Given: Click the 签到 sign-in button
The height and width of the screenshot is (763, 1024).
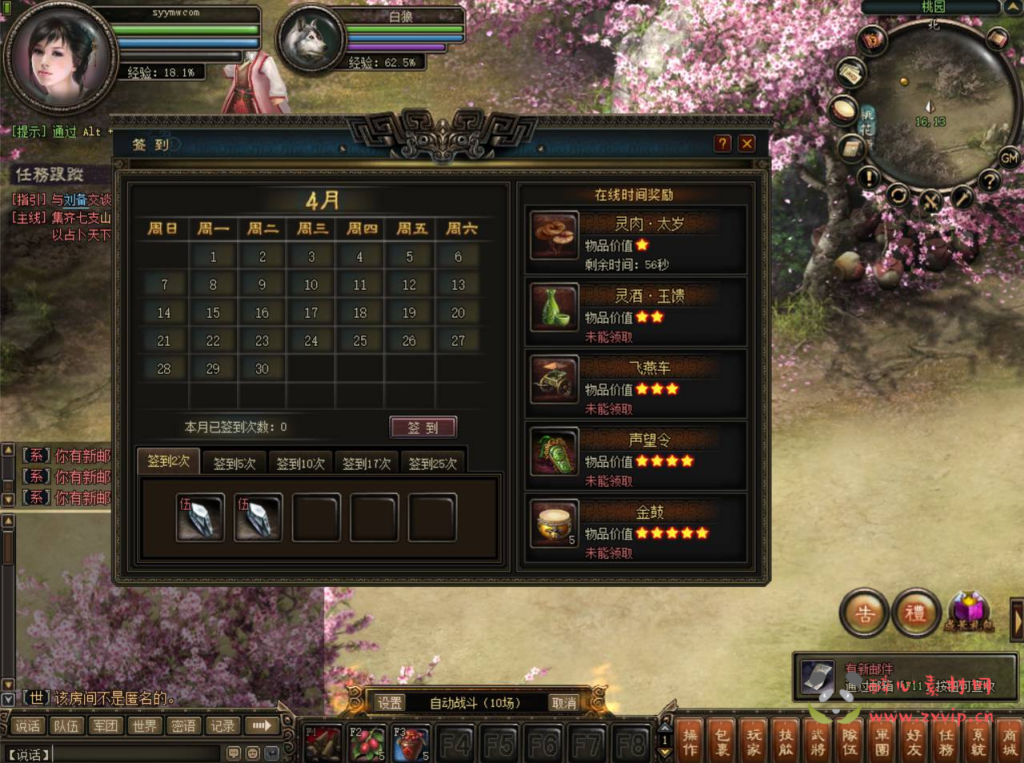Looking at the screenshot, I should 423,427.
